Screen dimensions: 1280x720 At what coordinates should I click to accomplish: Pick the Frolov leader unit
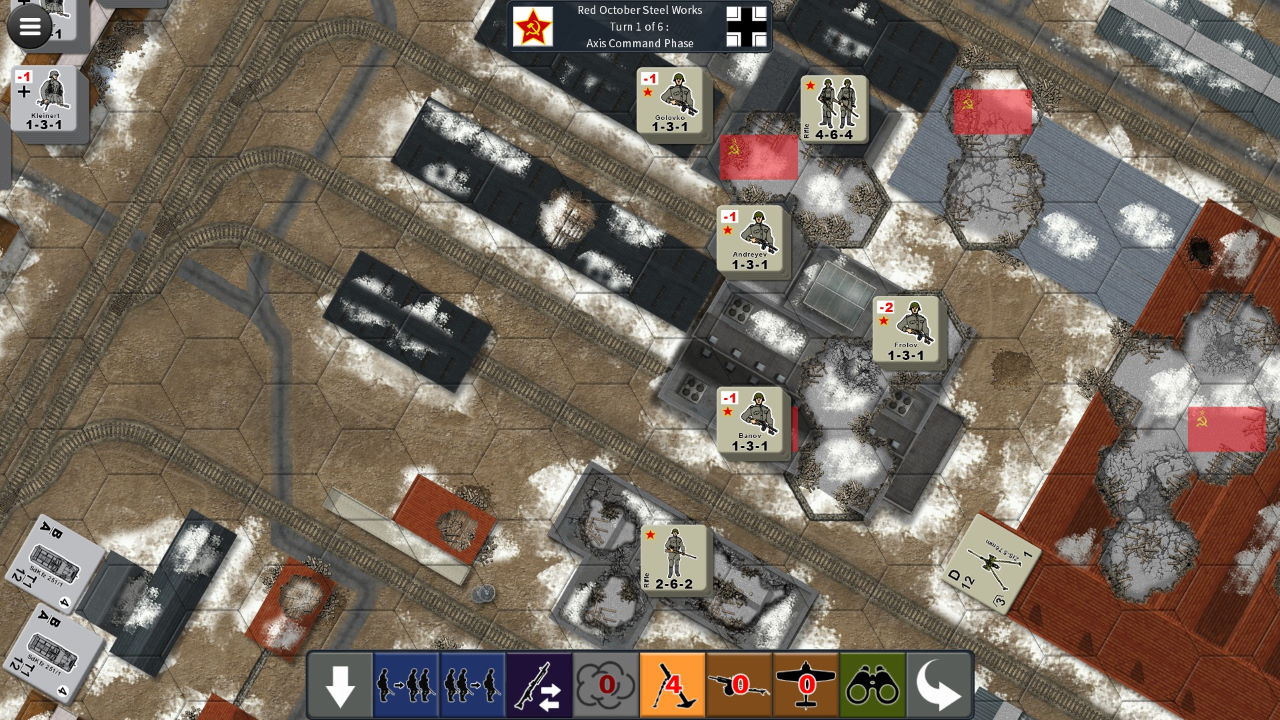pos(906,329)
